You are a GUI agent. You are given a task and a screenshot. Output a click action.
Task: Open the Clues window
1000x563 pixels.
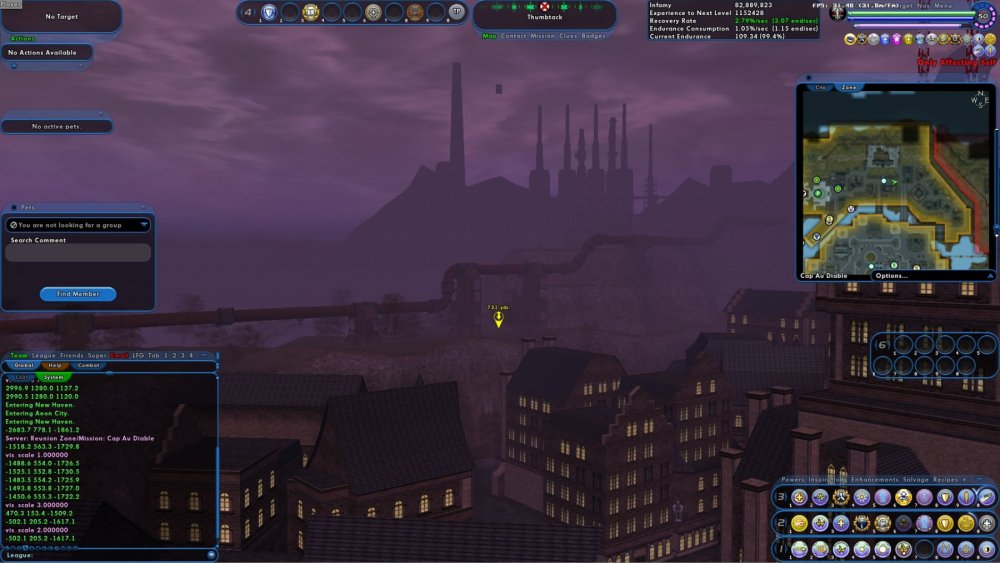[569, 36]
